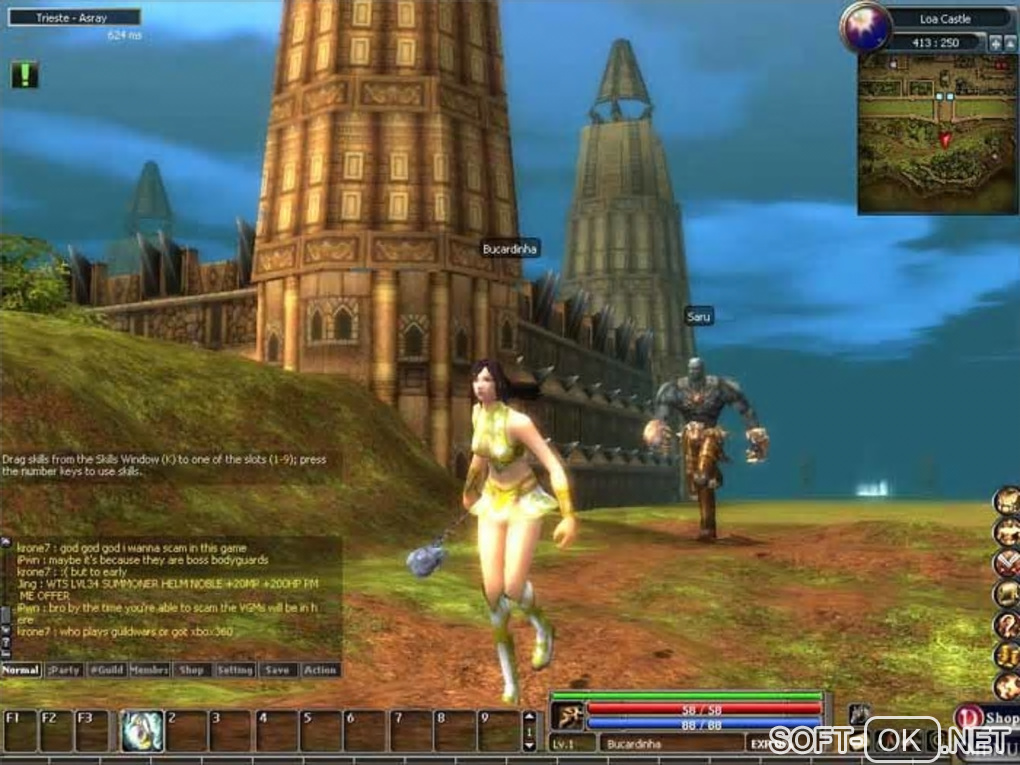Activate the skill in hotbar slot 1
The image size is (1020, 765).
(x=142, y=731)
